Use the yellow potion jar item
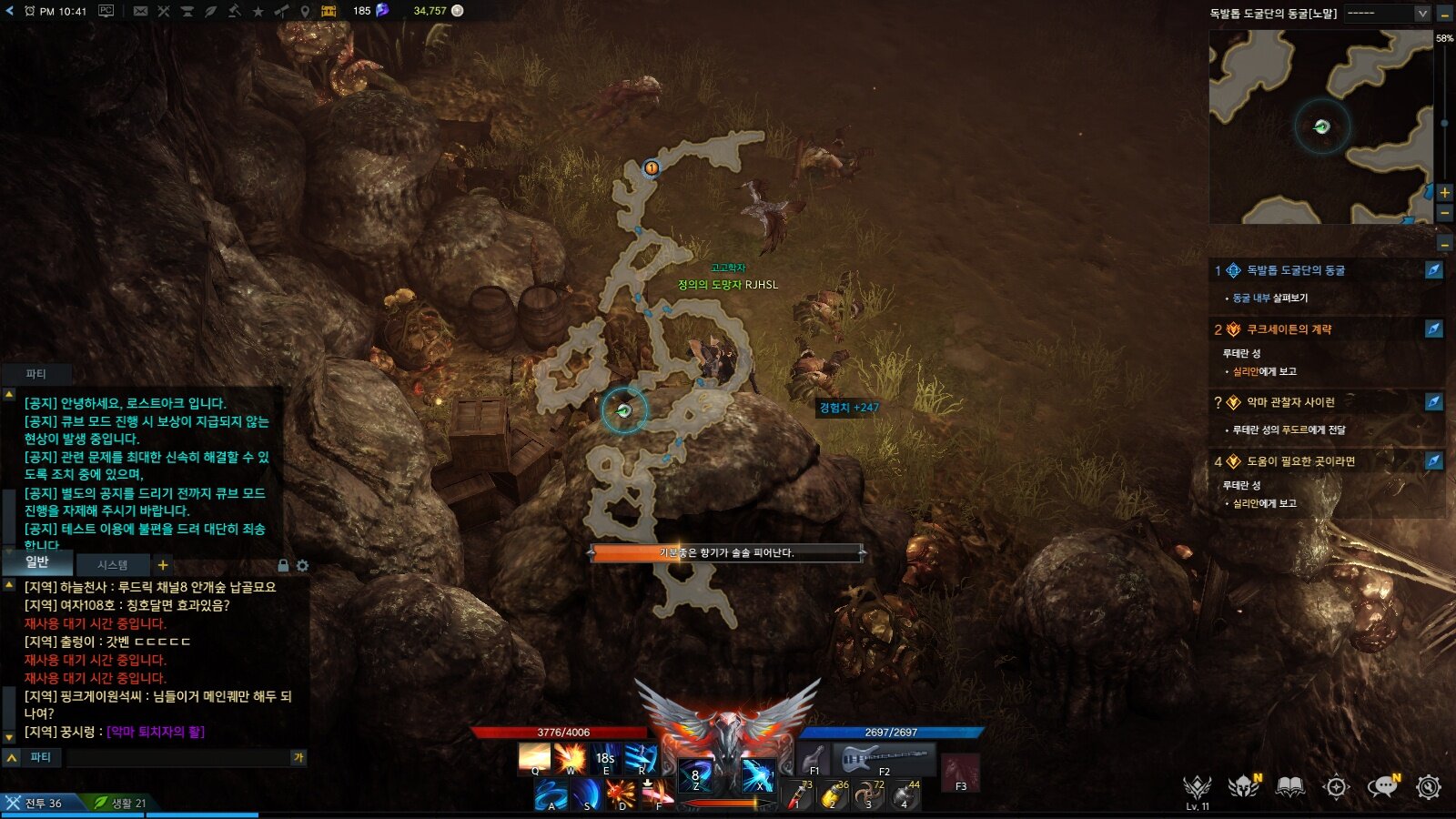Image resolution: width=1456 pixels, height=819 pixels. 834,794
